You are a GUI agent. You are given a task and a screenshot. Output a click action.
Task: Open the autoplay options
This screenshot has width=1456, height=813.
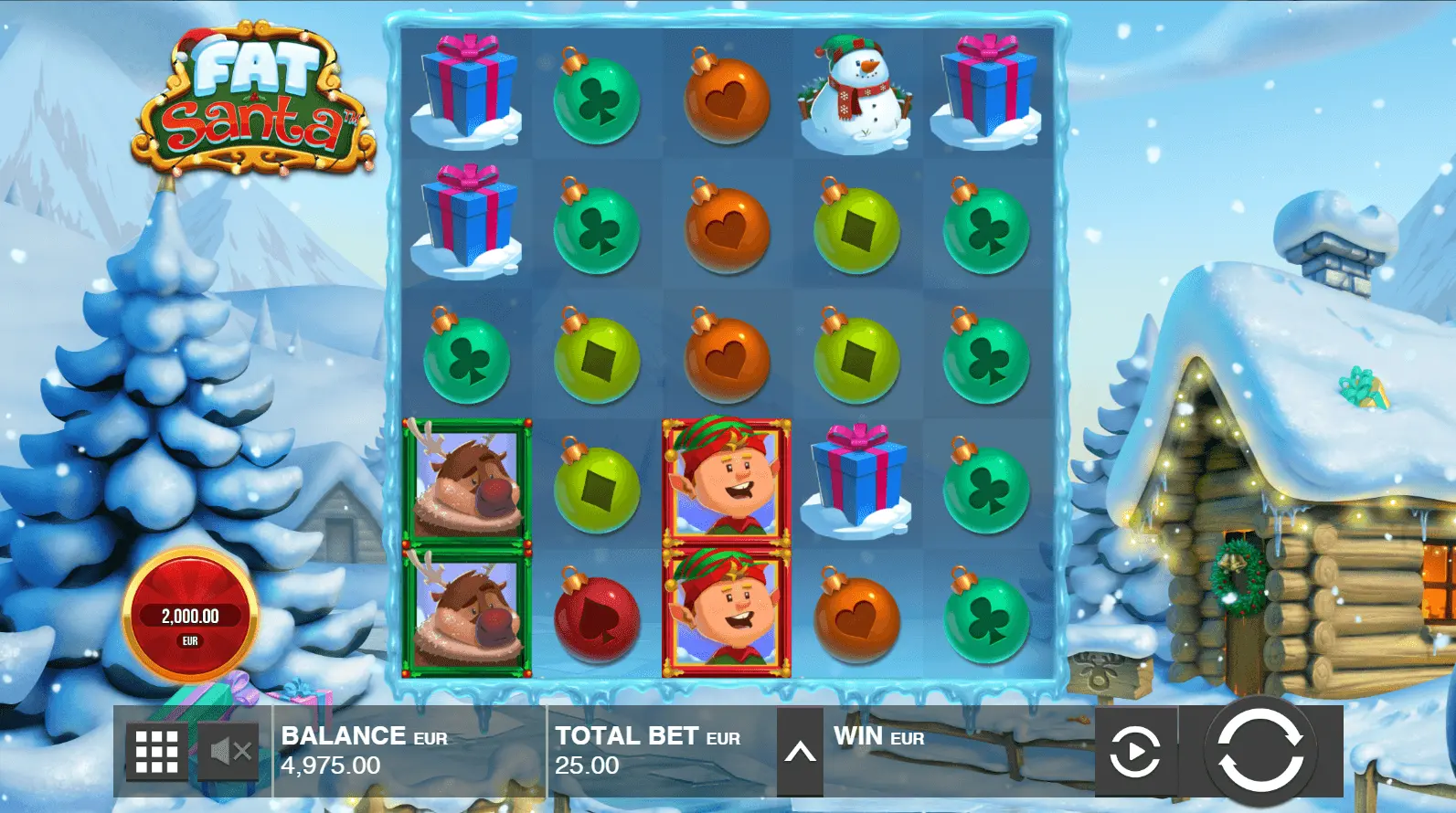[1134, 752]
